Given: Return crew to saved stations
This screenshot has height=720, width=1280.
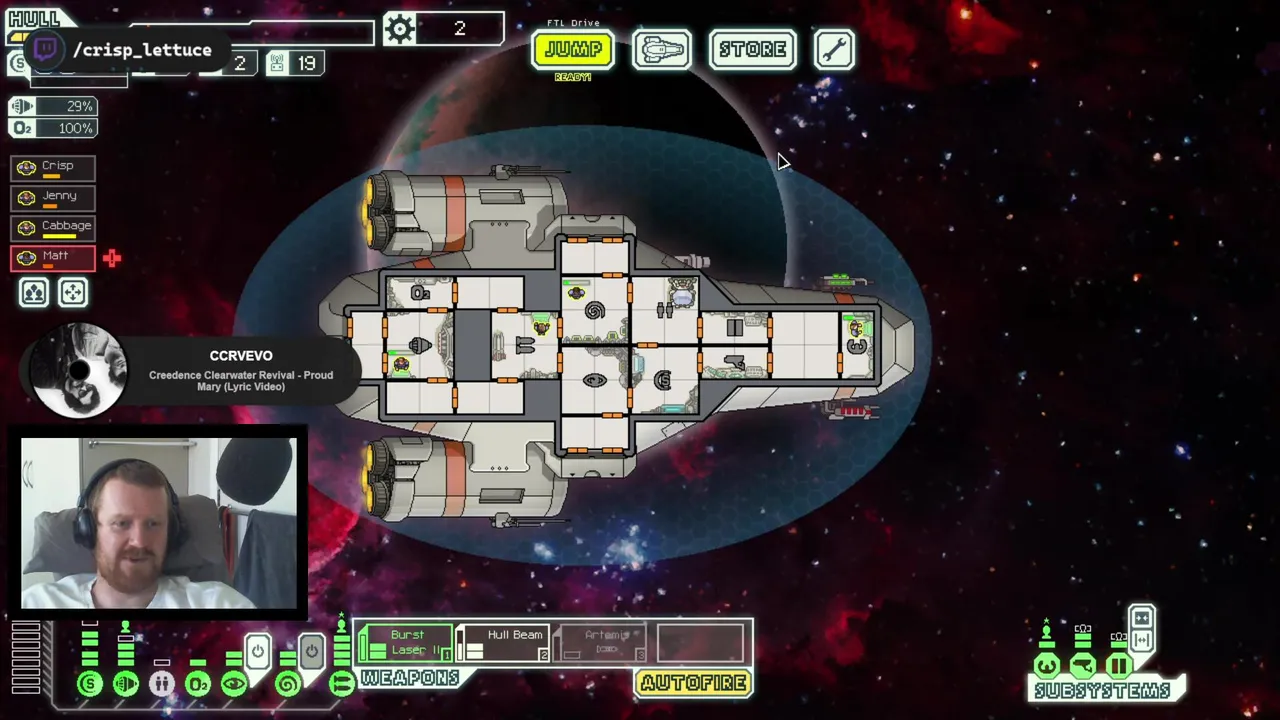Looking at the screenshot, I should click(73, 292).
